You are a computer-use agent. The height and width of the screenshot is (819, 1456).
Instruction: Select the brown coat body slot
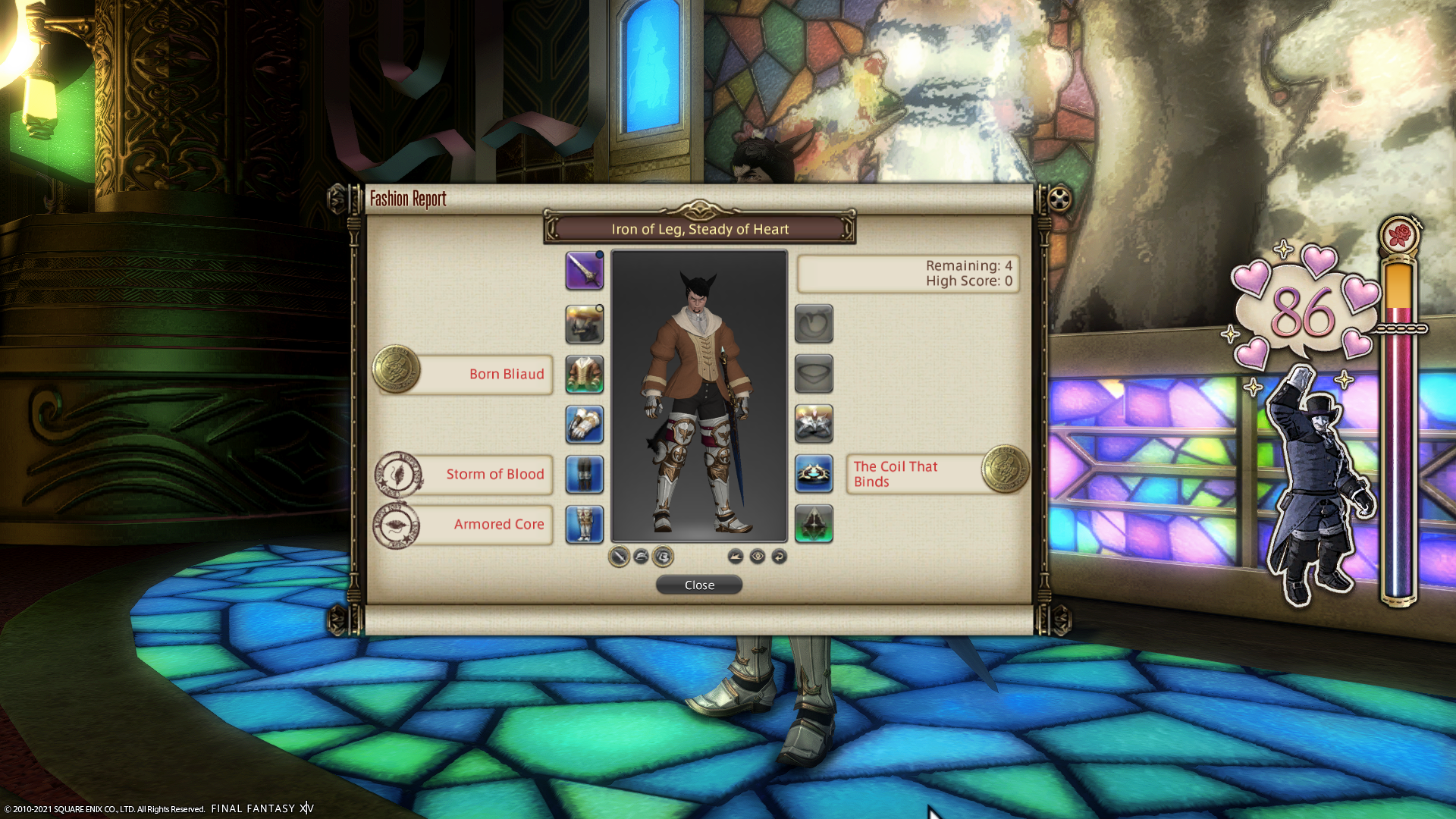(584, 374)
